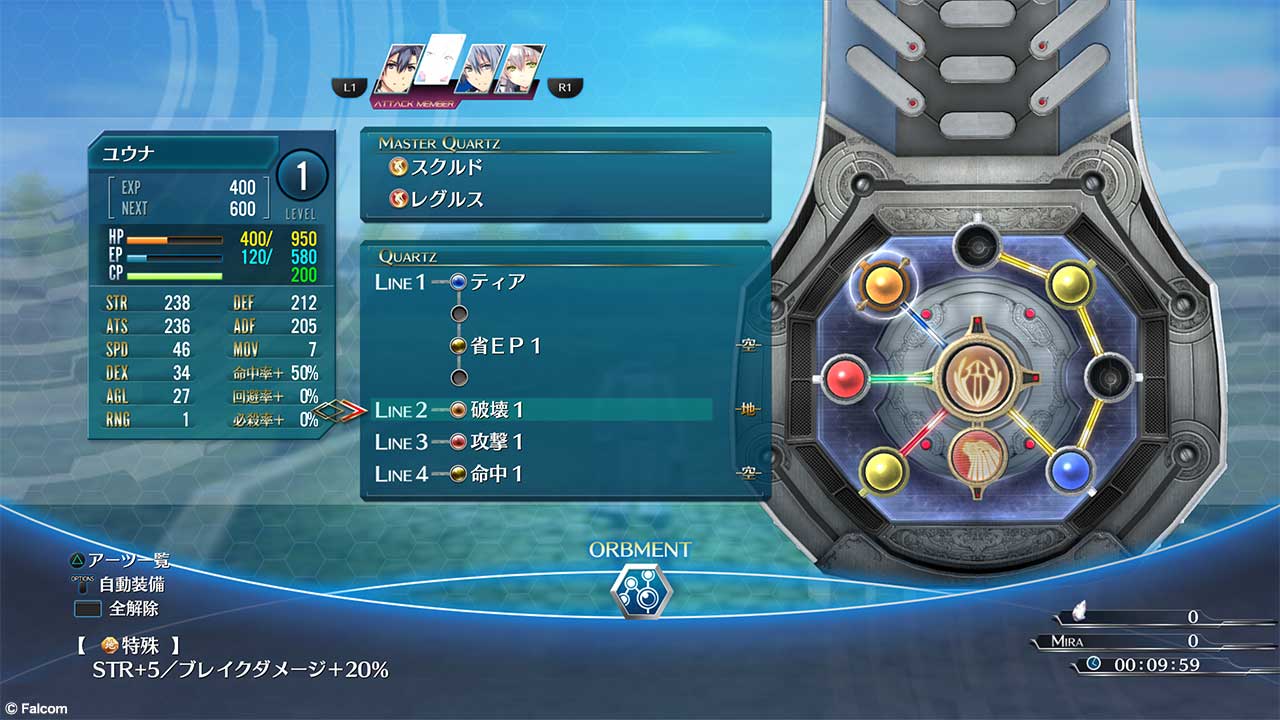Select the 破壊1 quartz on Line 2
This screenshot has width=1280, height=720.
(x=497, y=410)
